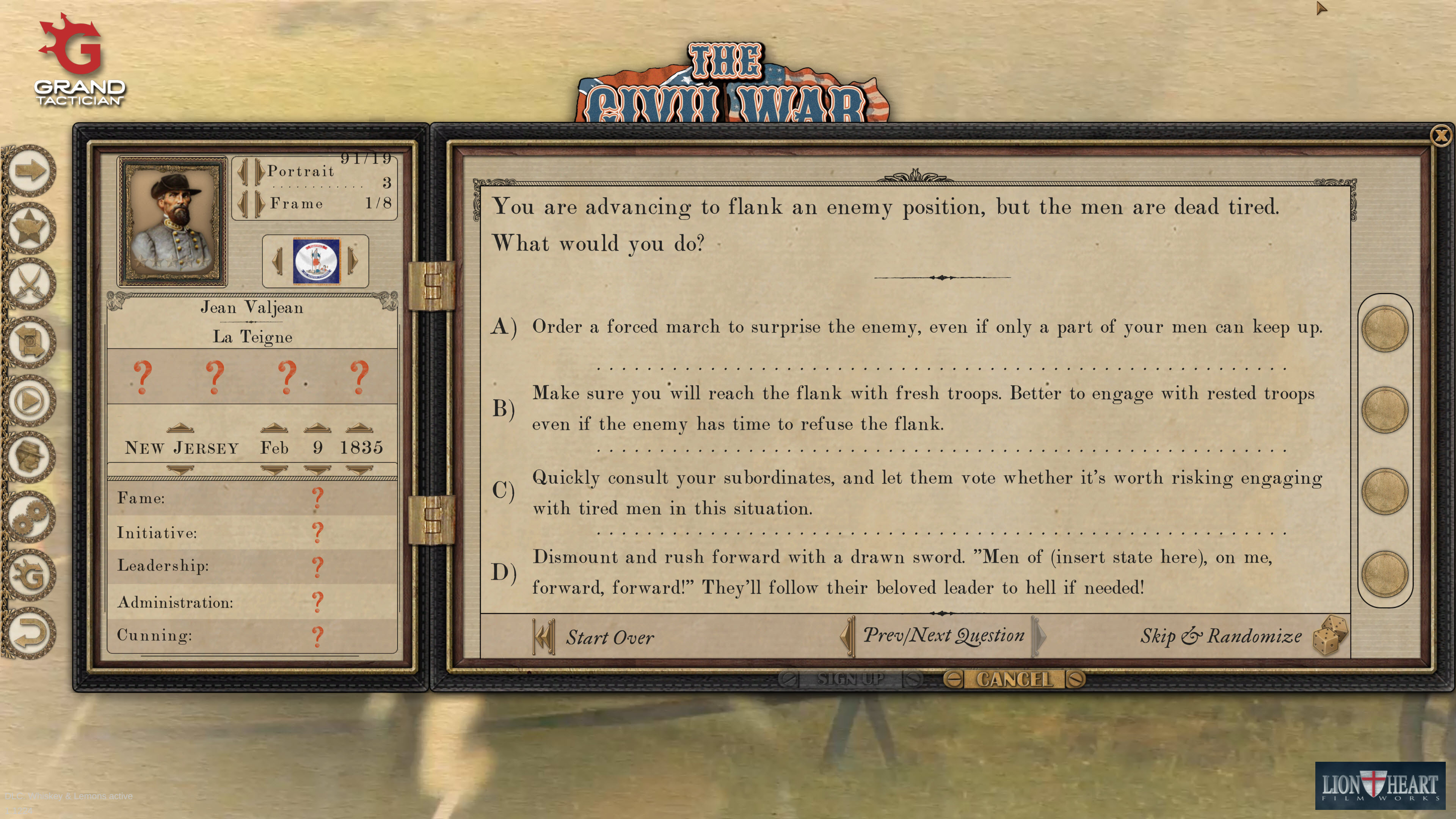
Task: Select answer B about fresh troops
Action: click(1384, 410)
